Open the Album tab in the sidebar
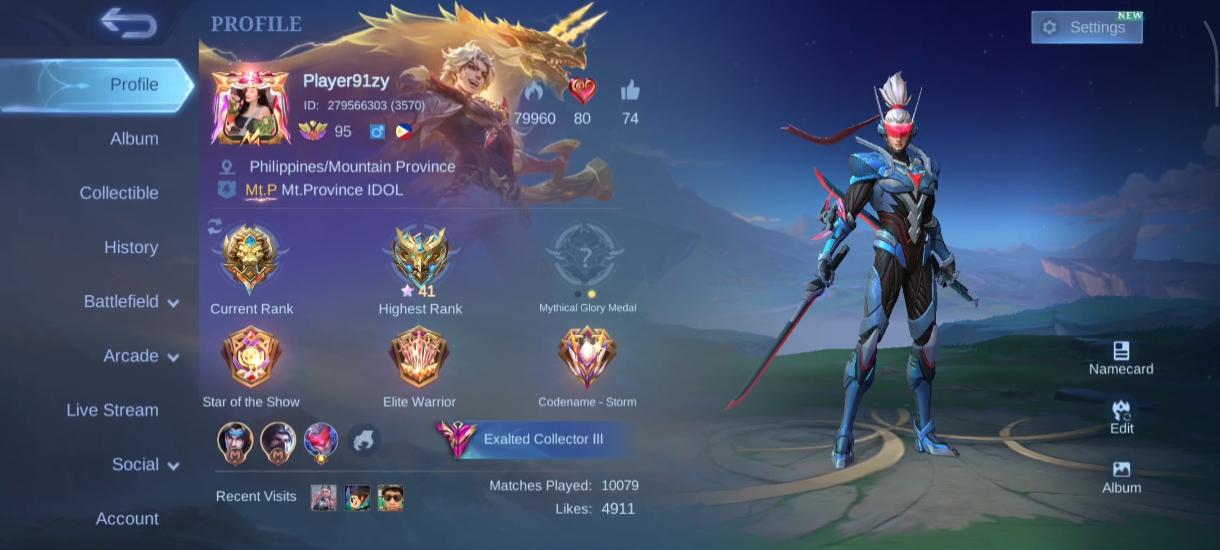Screen dimensions: 1220x550 [134, 139]
